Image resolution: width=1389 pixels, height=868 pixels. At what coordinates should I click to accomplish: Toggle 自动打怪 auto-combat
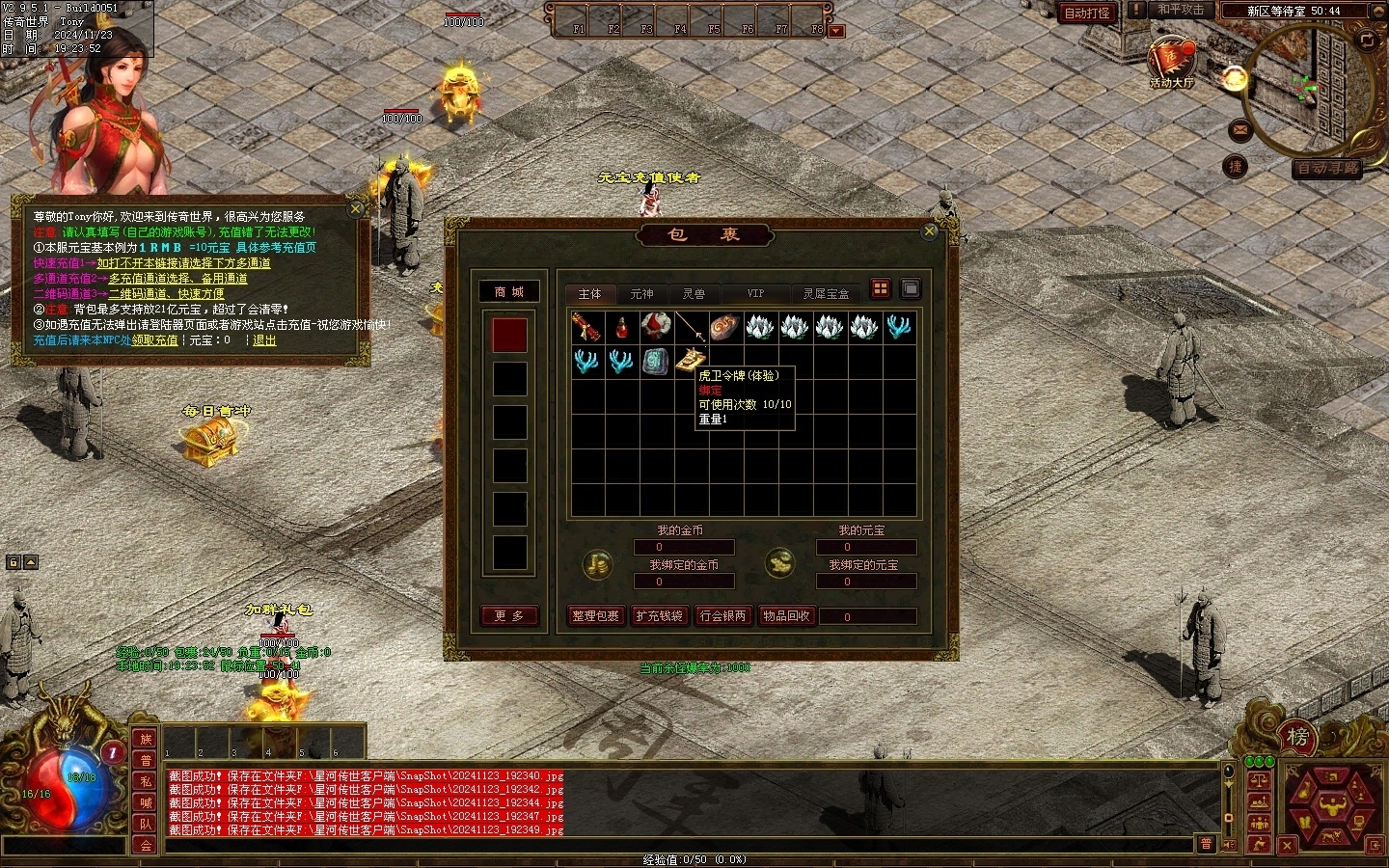[x=1087, y=13]
